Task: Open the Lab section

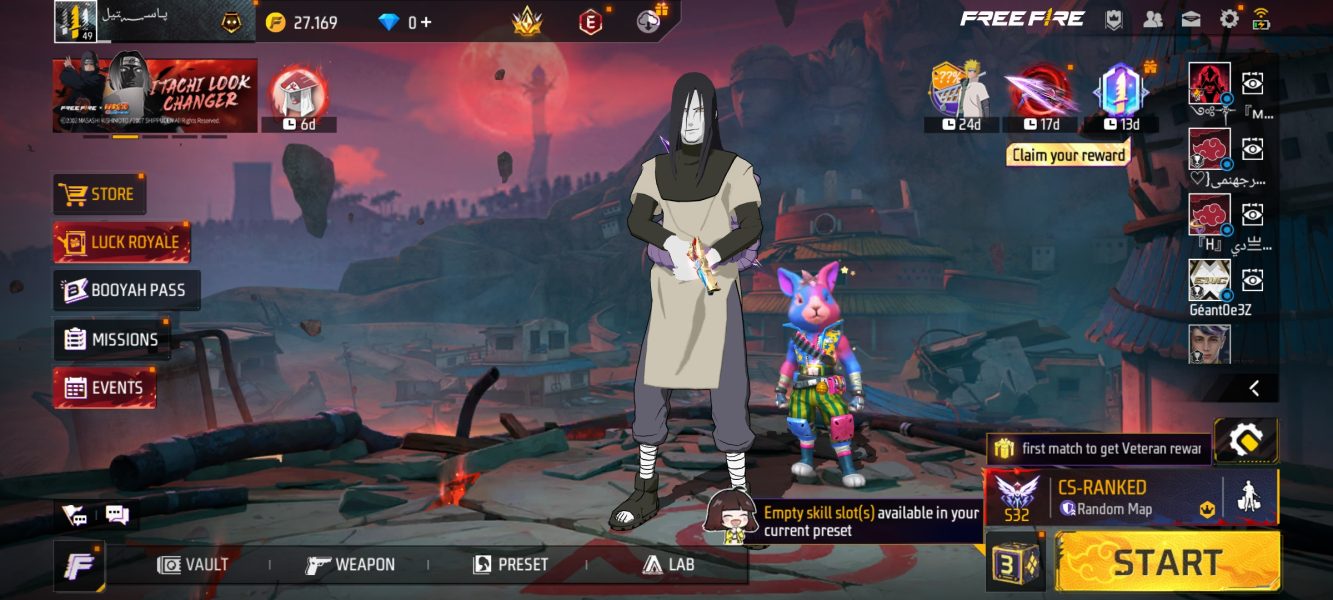Action: 669,565
